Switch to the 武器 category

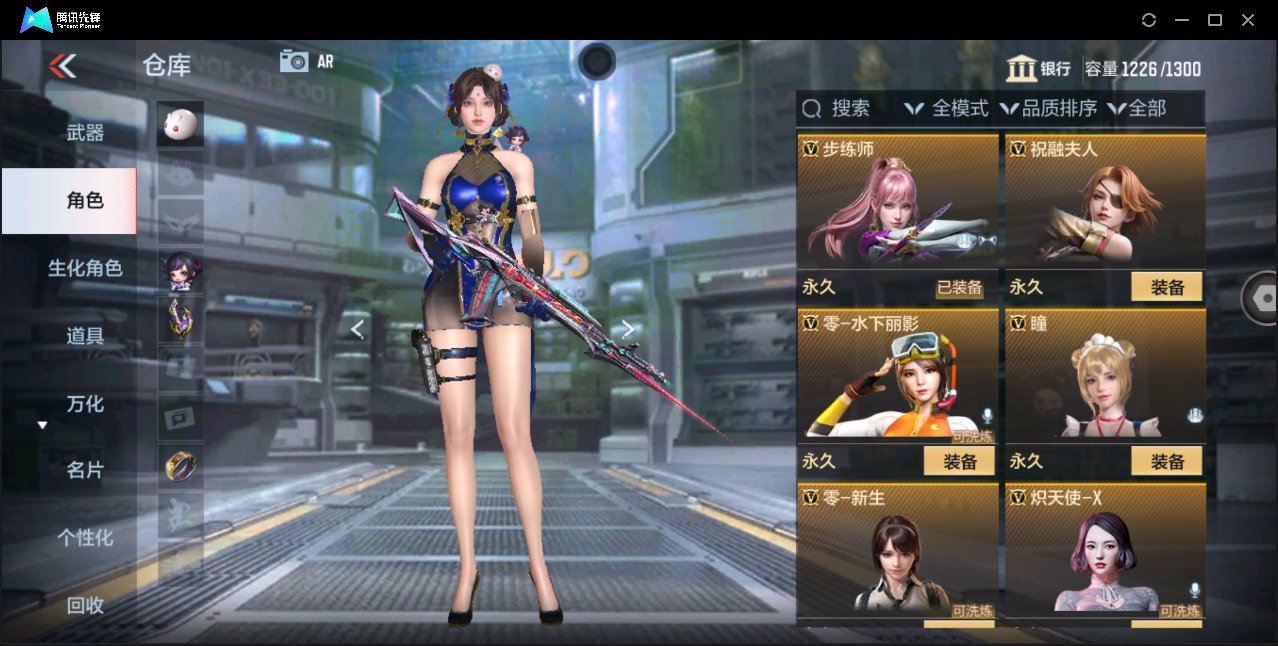[85, 132]
